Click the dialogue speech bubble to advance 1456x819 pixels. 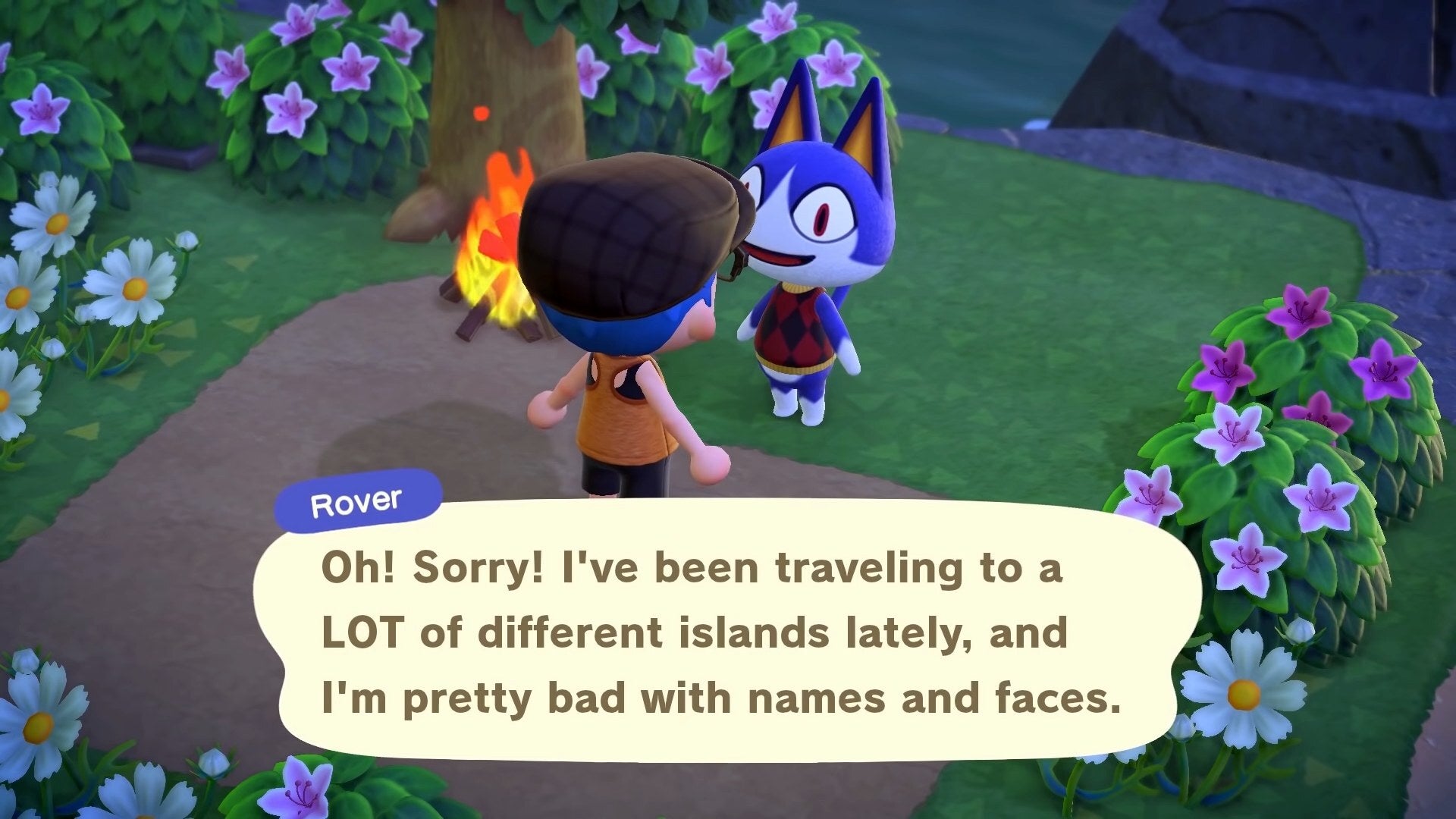click(x=720, y=629)
